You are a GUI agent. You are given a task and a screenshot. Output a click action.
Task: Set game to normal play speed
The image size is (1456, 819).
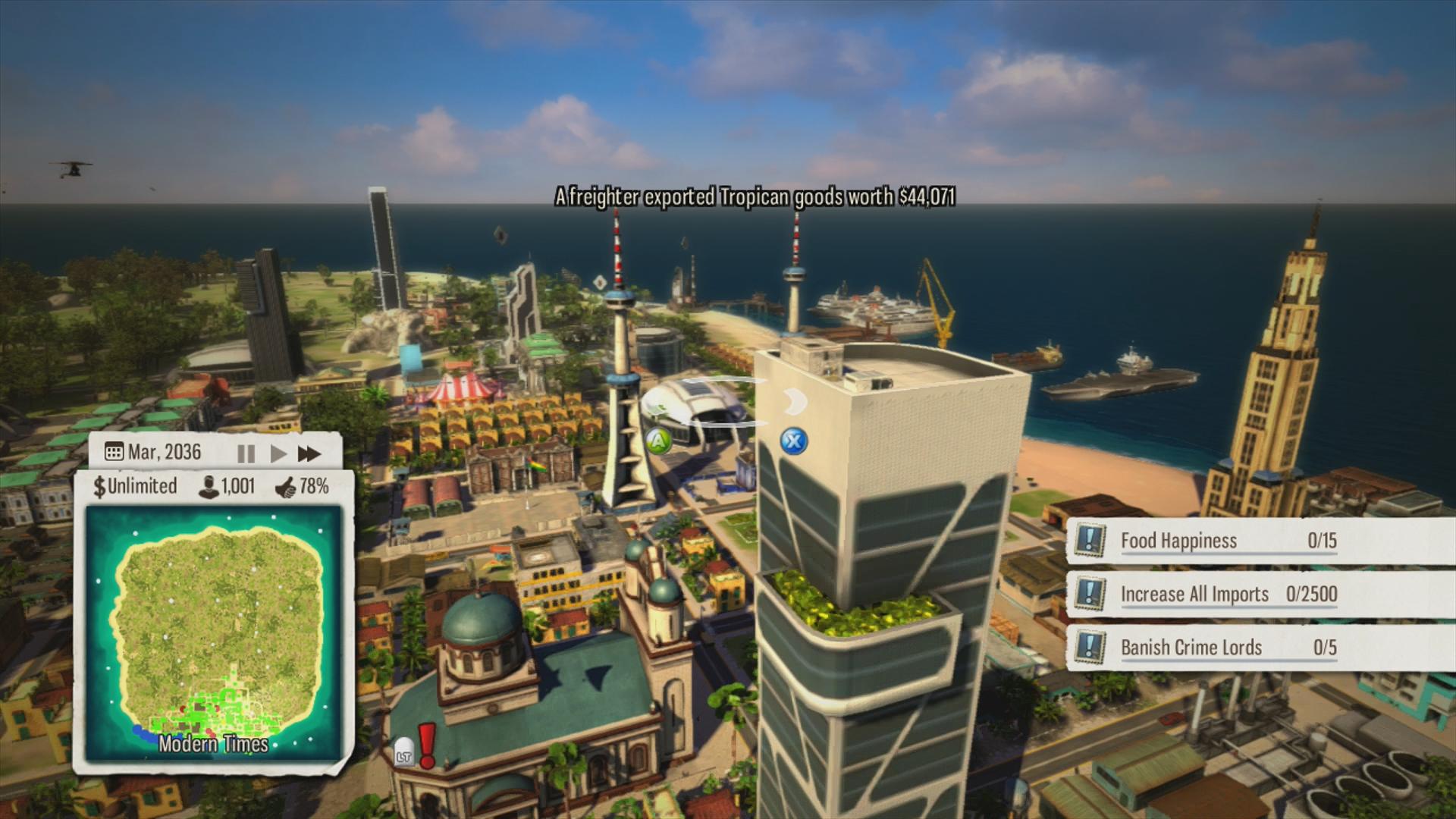(x=278, y=453)
